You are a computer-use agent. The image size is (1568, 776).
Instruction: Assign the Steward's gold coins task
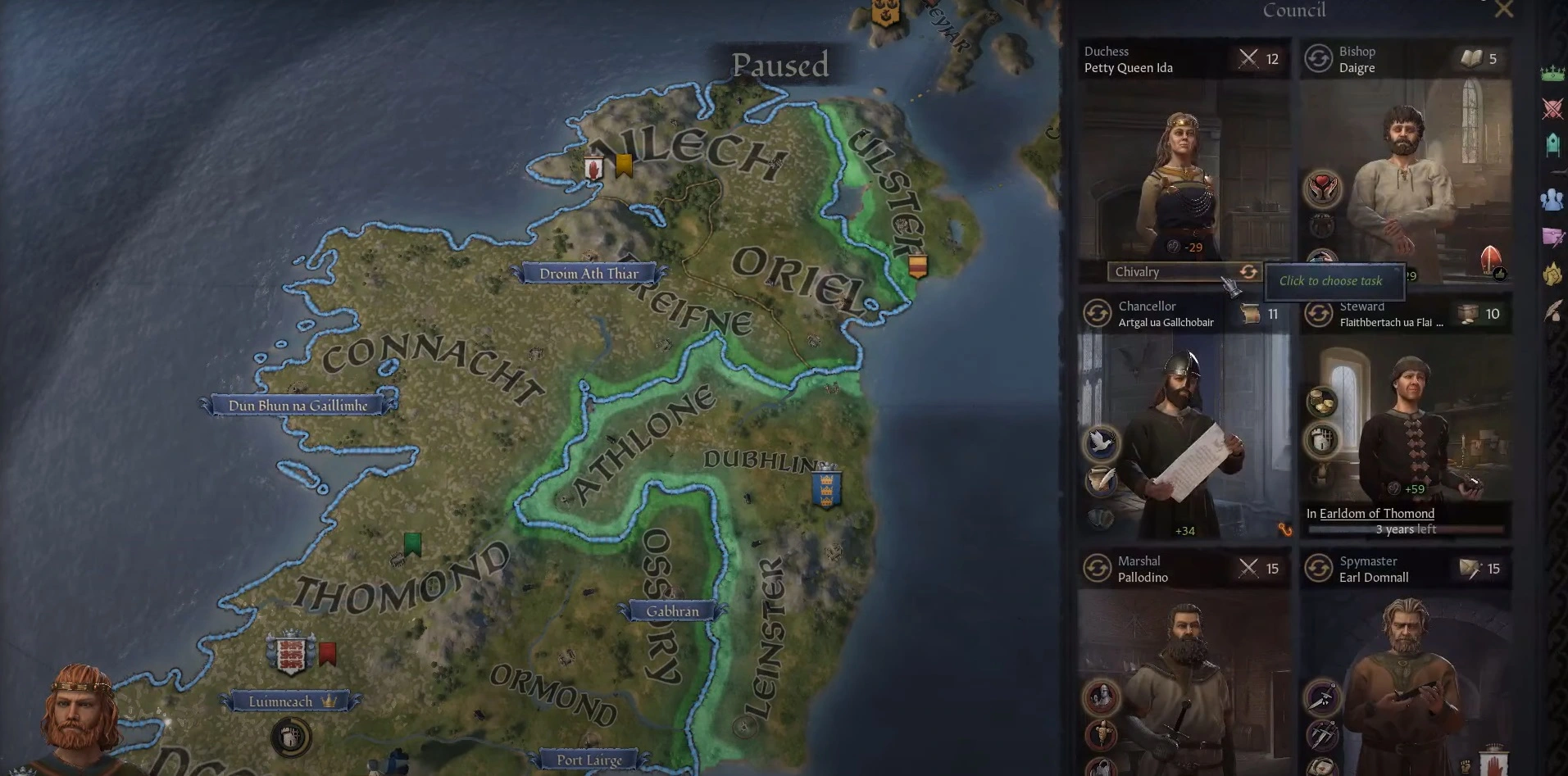[1321, 402]
